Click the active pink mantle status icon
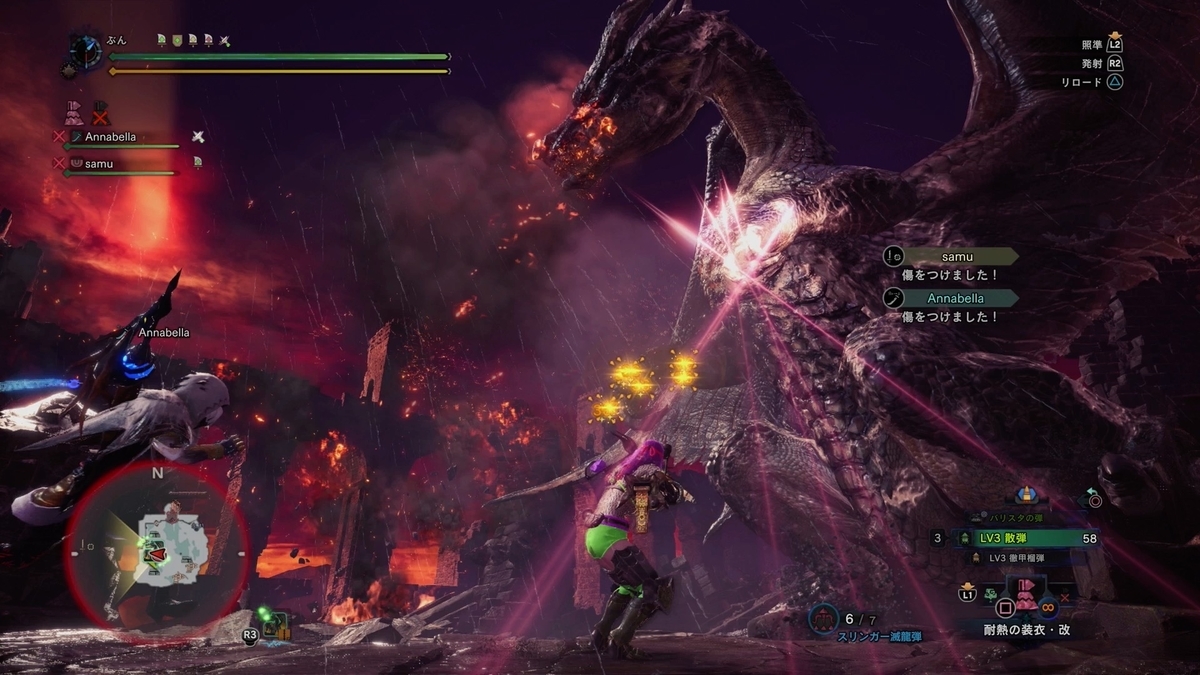The width and height of the screenshot is (1200, 675). click(x=73, y=112)
